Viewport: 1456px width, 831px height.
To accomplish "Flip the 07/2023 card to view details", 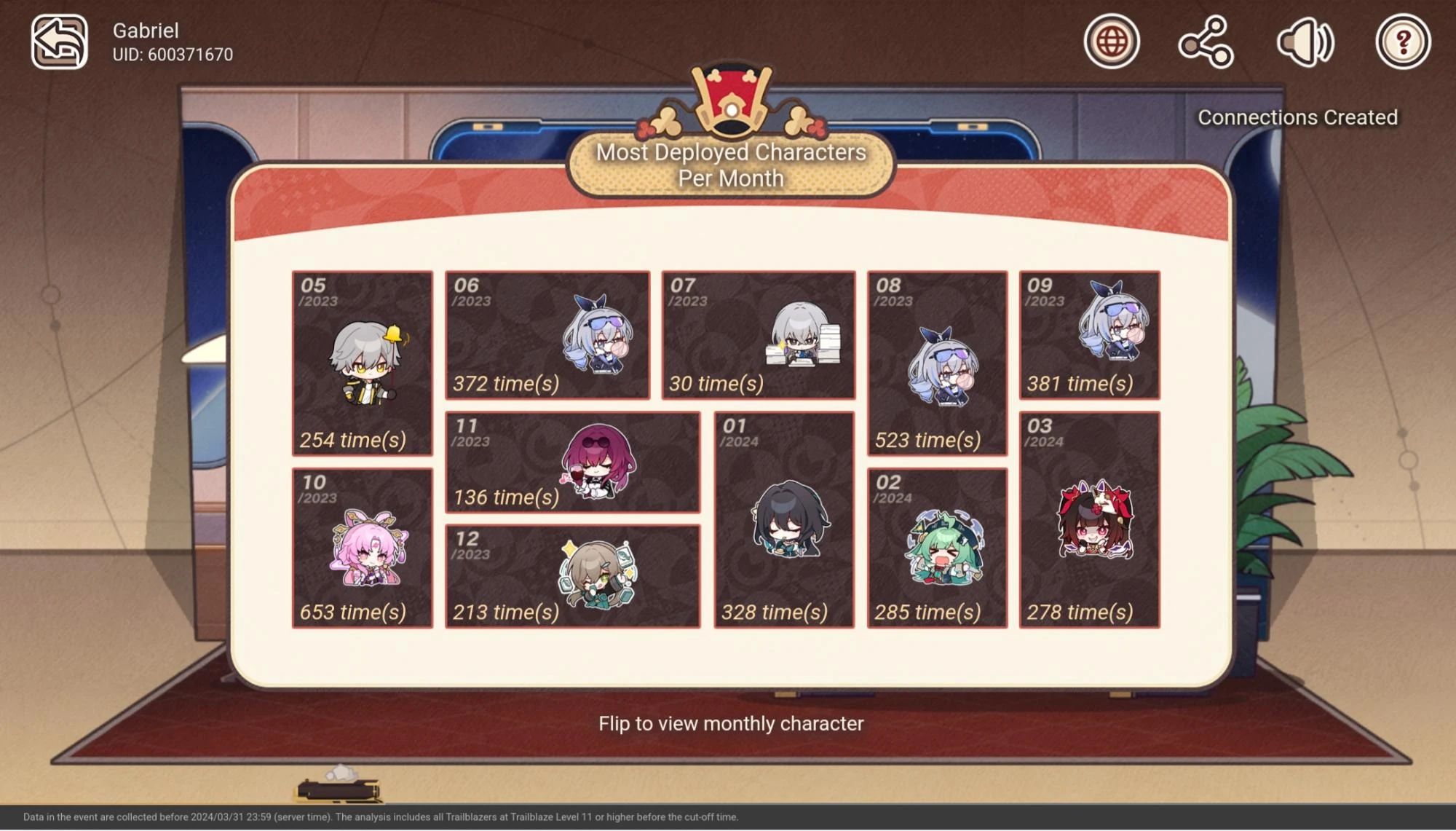I will tap(760, 335).
